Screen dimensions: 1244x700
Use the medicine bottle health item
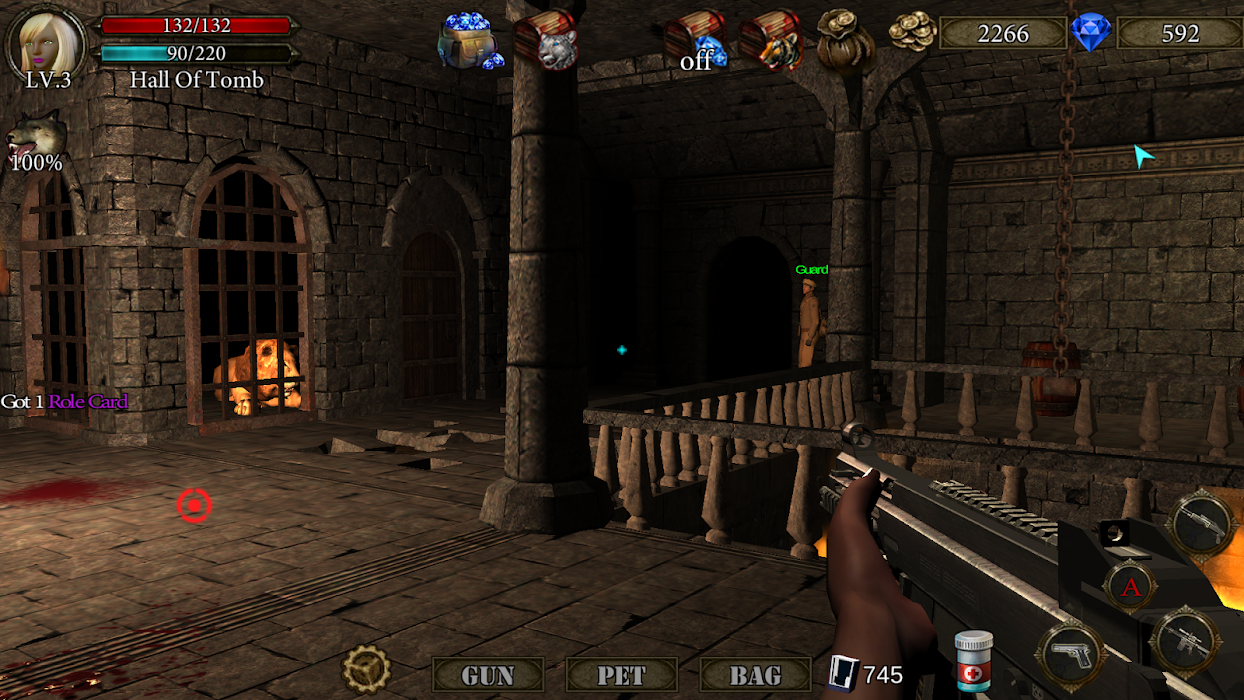972,661
